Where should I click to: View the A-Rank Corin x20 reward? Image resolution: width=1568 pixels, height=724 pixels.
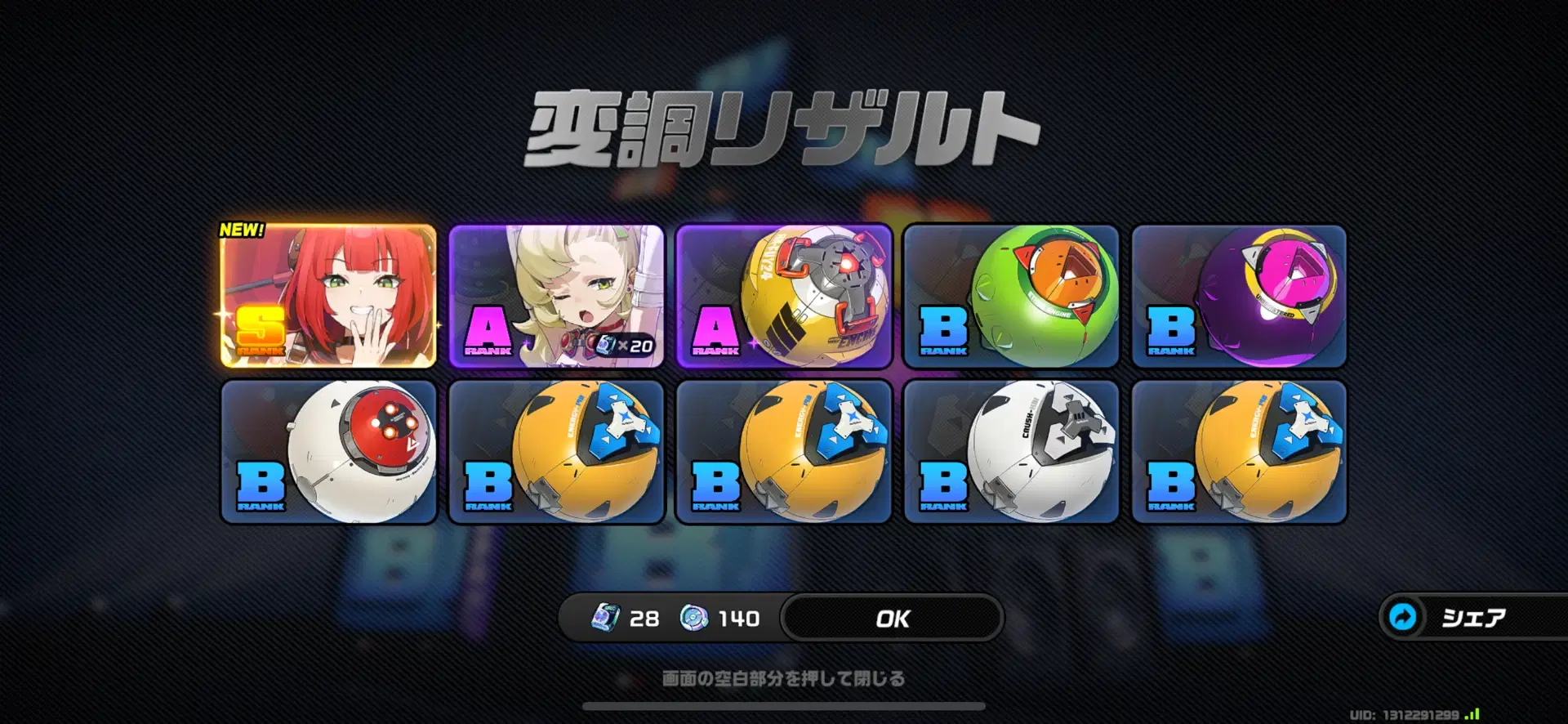point(554,297)
